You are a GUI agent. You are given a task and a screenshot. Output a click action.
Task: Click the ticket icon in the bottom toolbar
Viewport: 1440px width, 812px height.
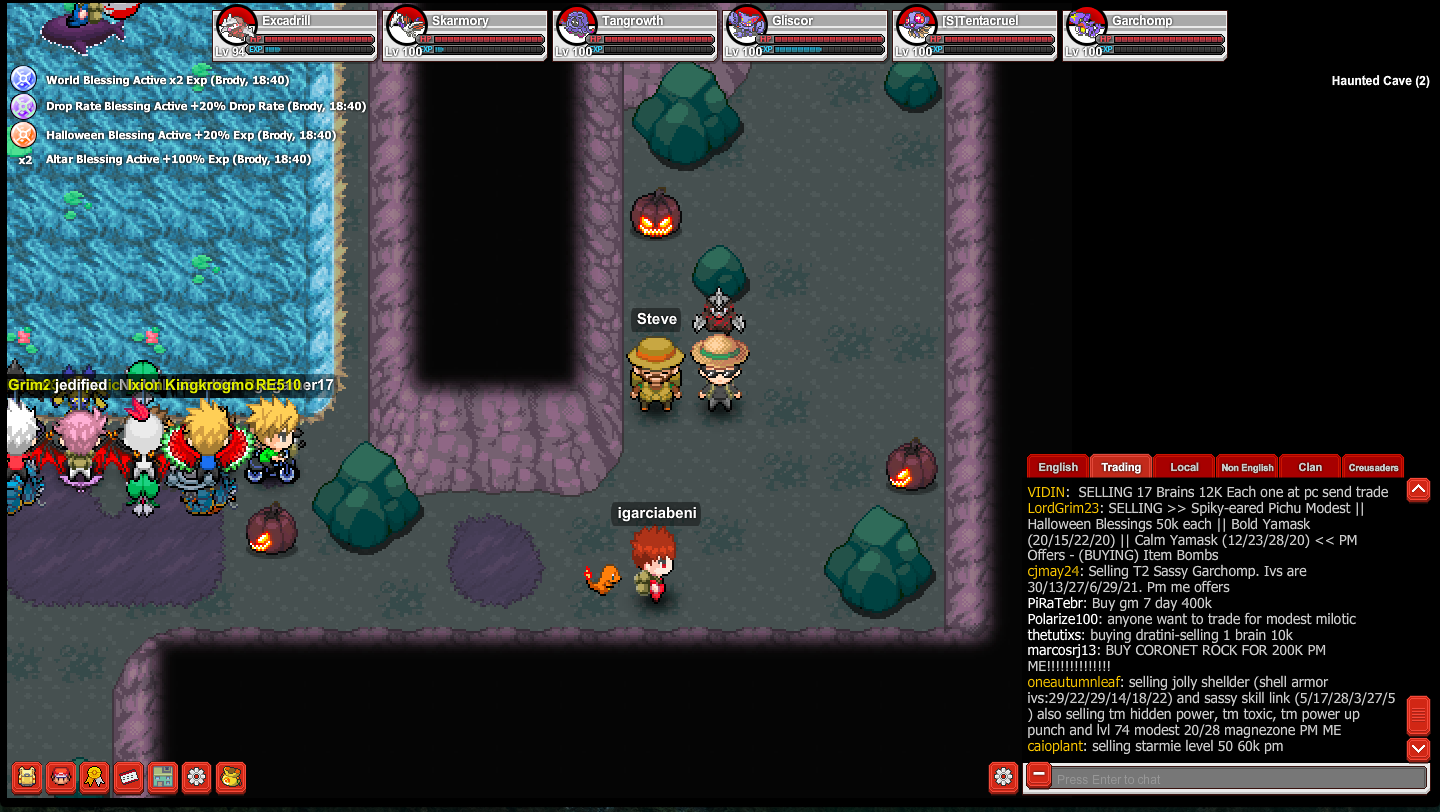[x=128, y=777]
